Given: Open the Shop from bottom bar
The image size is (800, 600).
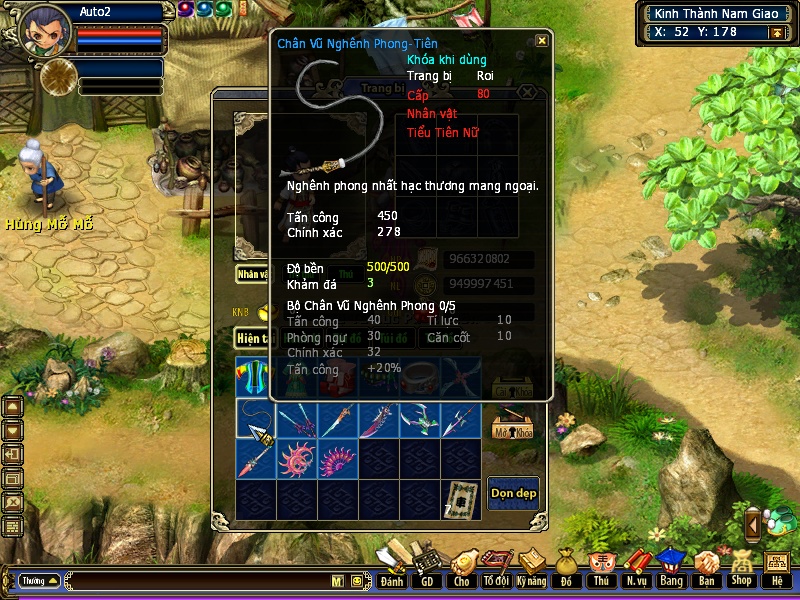Looking at the screenshot, I should pos(741,570).
